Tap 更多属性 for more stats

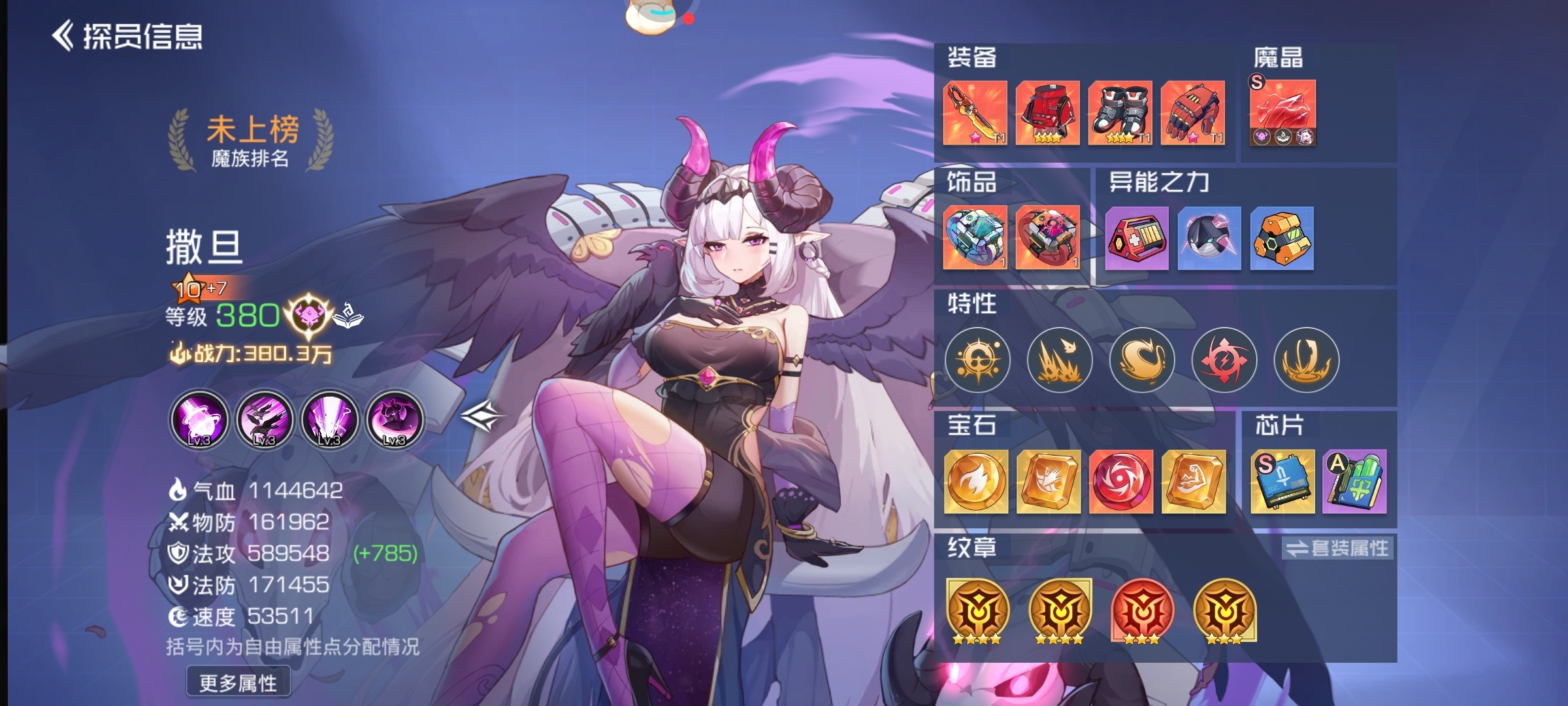pos(239,681)
